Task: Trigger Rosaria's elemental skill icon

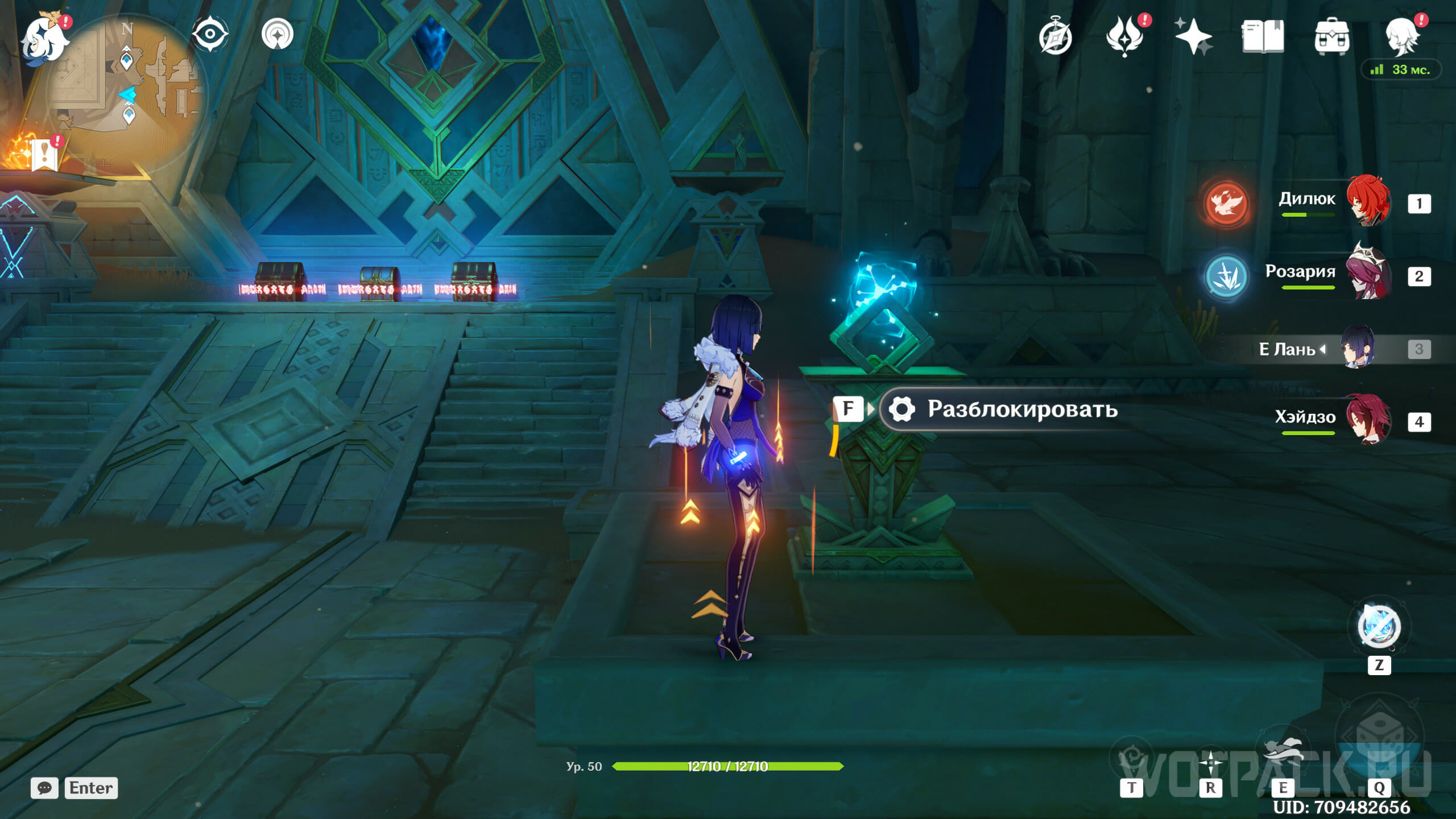Action: pyautogui.click(x=1226, y=276)
